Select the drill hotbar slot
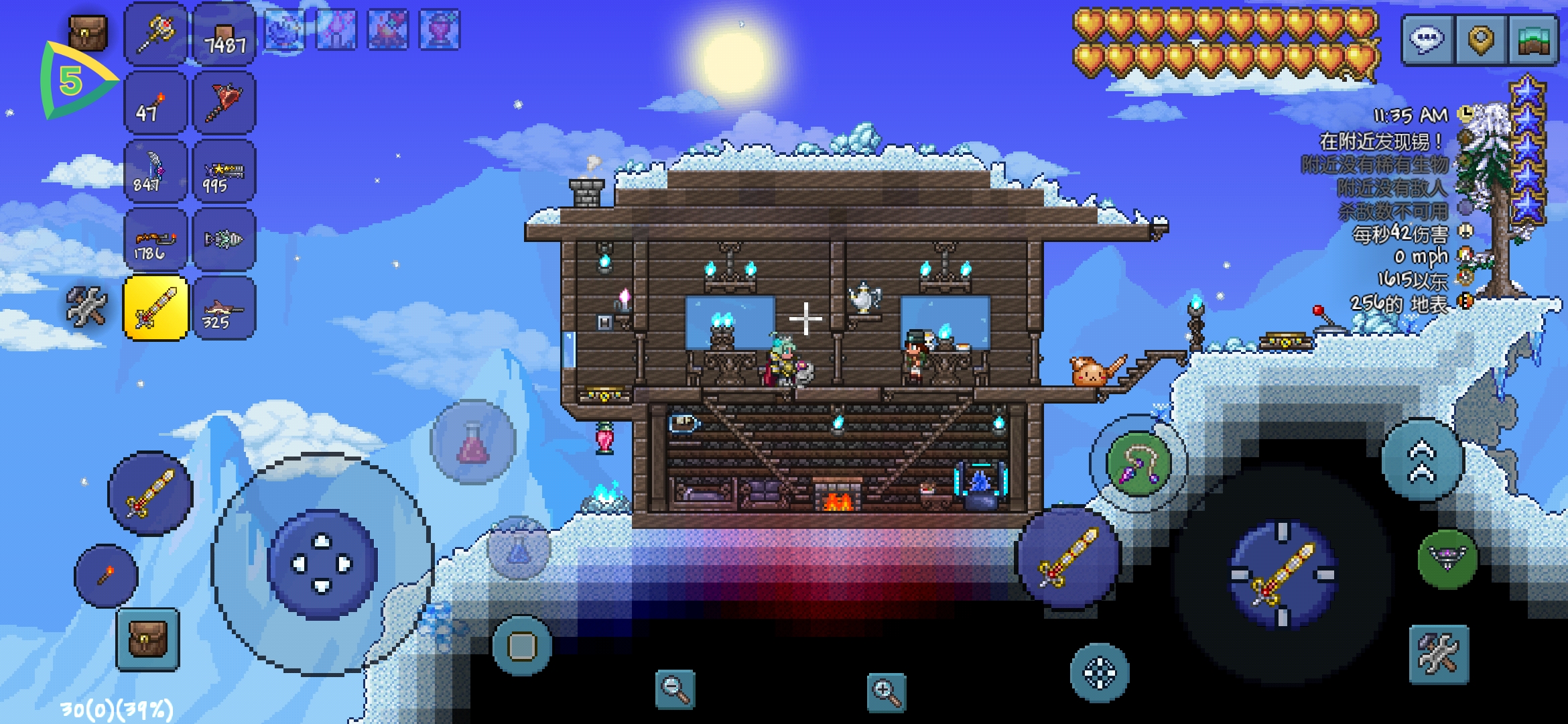Screen dimensions: 1568x724 point(224,239)
